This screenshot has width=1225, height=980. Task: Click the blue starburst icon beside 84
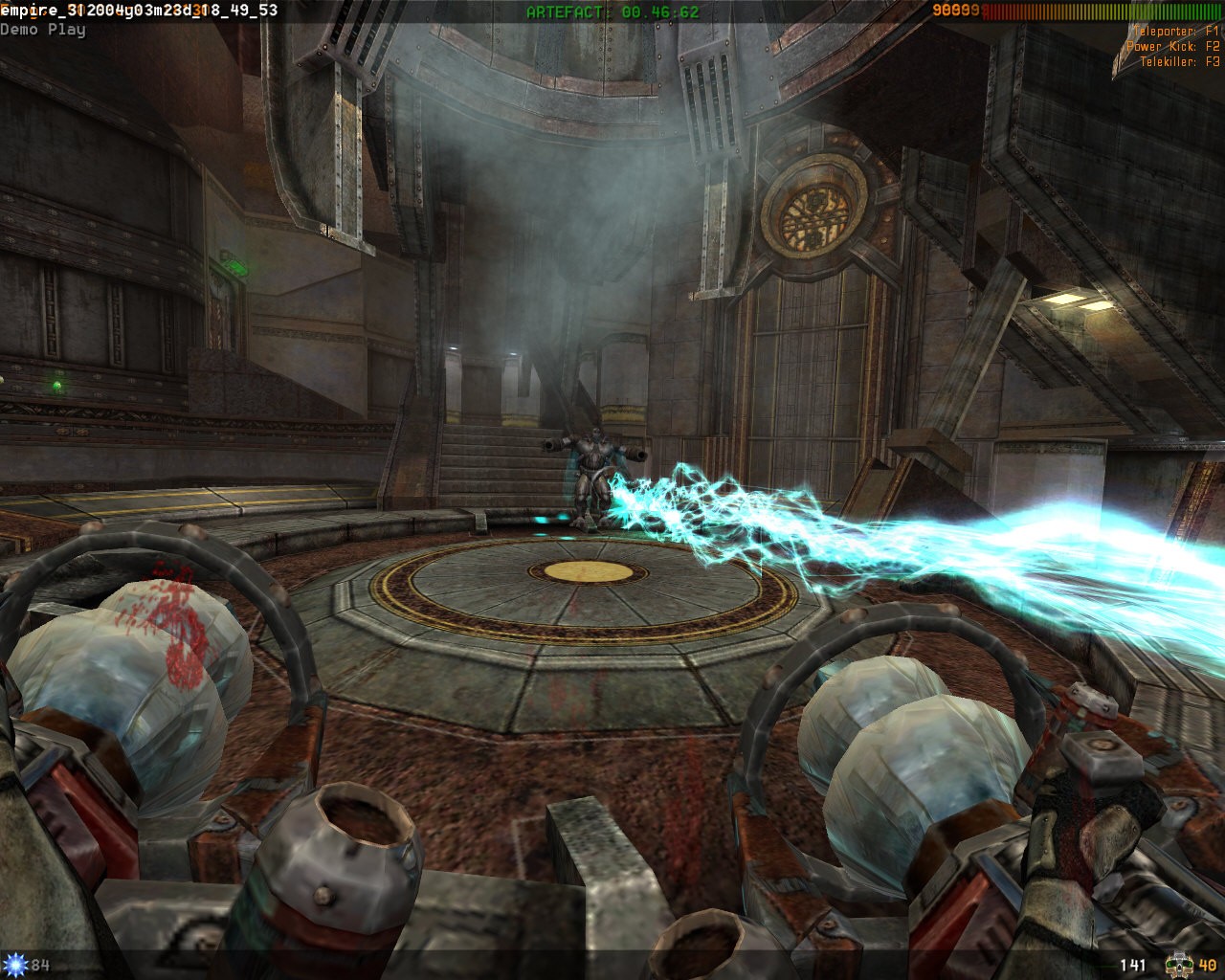(14, 965)
